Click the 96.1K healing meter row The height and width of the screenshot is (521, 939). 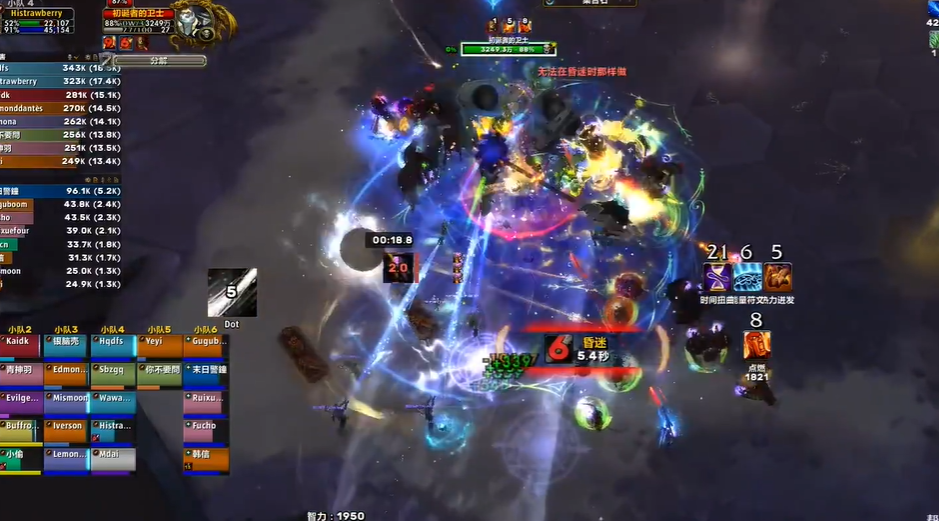coord(60,190)
